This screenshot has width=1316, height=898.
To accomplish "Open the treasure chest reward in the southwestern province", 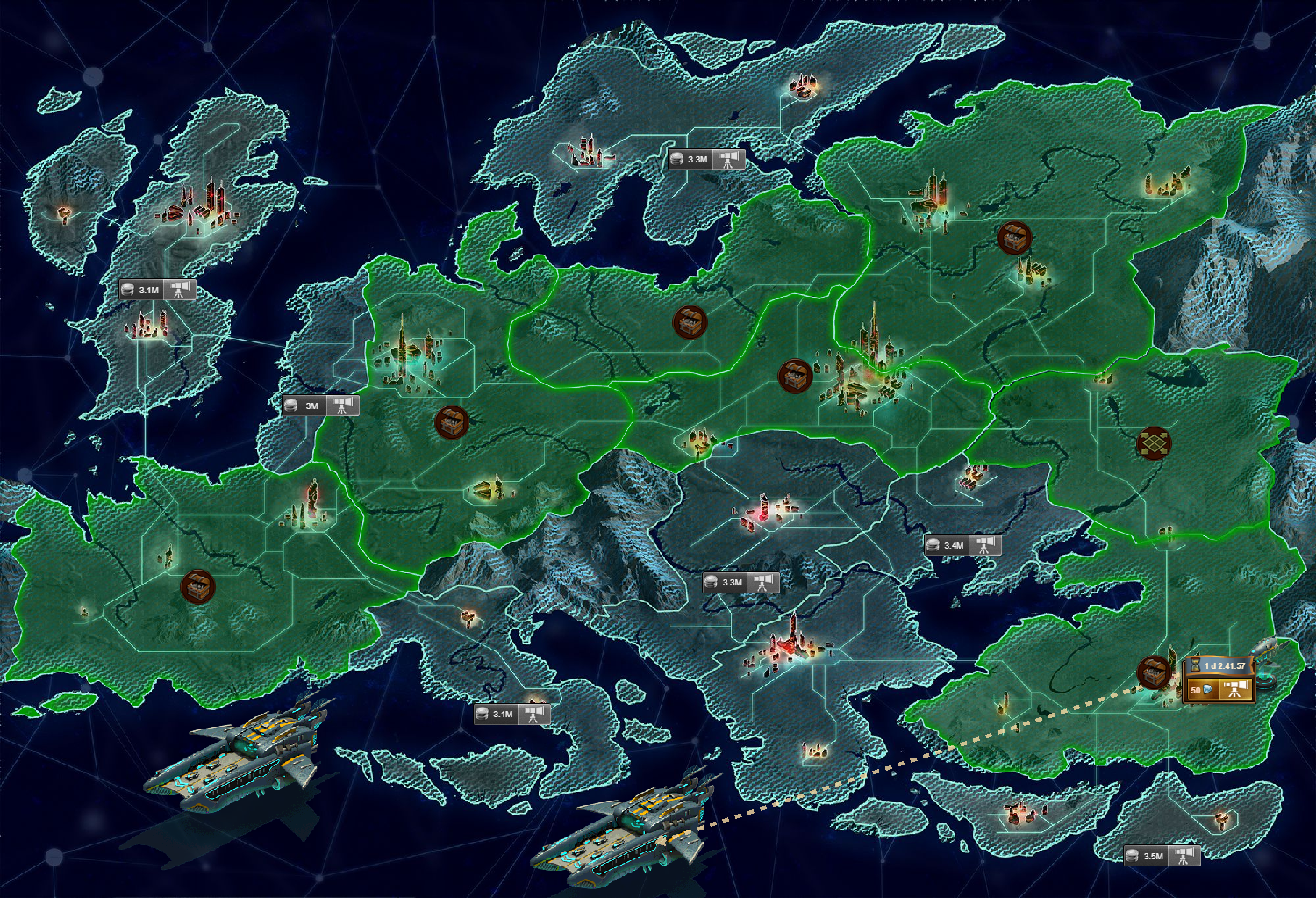I will click(199, 585).
